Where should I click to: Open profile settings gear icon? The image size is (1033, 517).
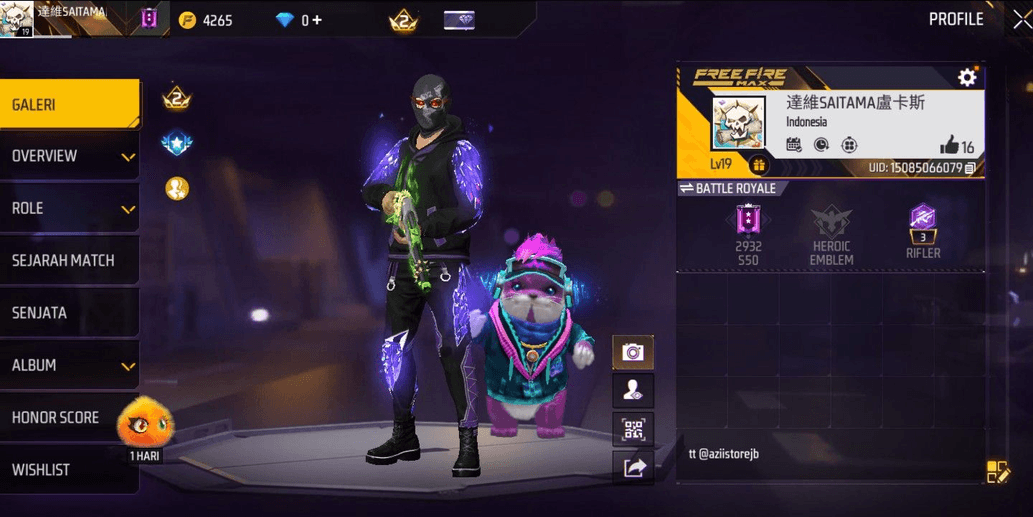tap(967, 77)
